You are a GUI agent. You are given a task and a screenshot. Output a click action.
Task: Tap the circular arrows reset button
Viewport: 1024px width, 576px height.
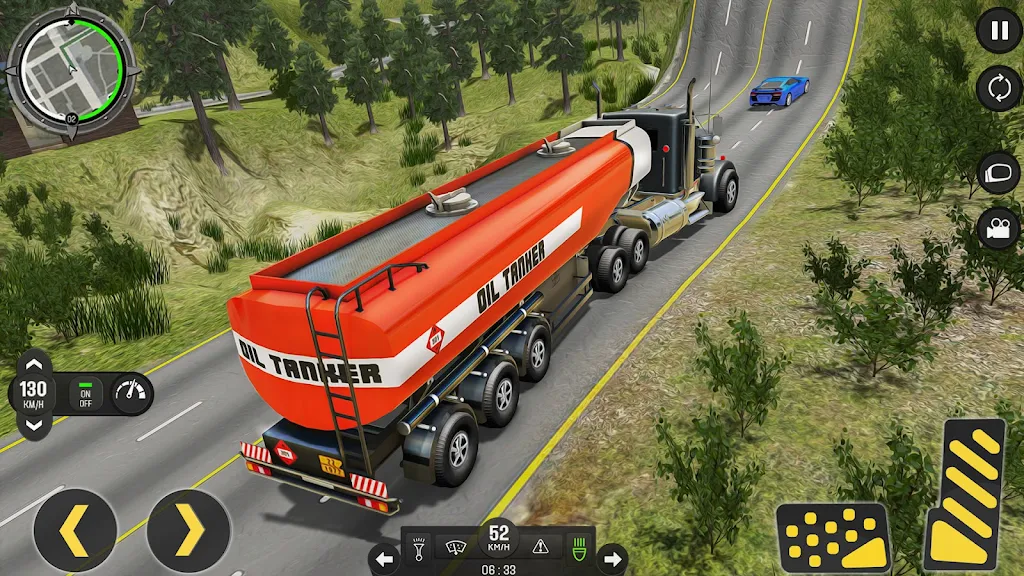point(998,88)
